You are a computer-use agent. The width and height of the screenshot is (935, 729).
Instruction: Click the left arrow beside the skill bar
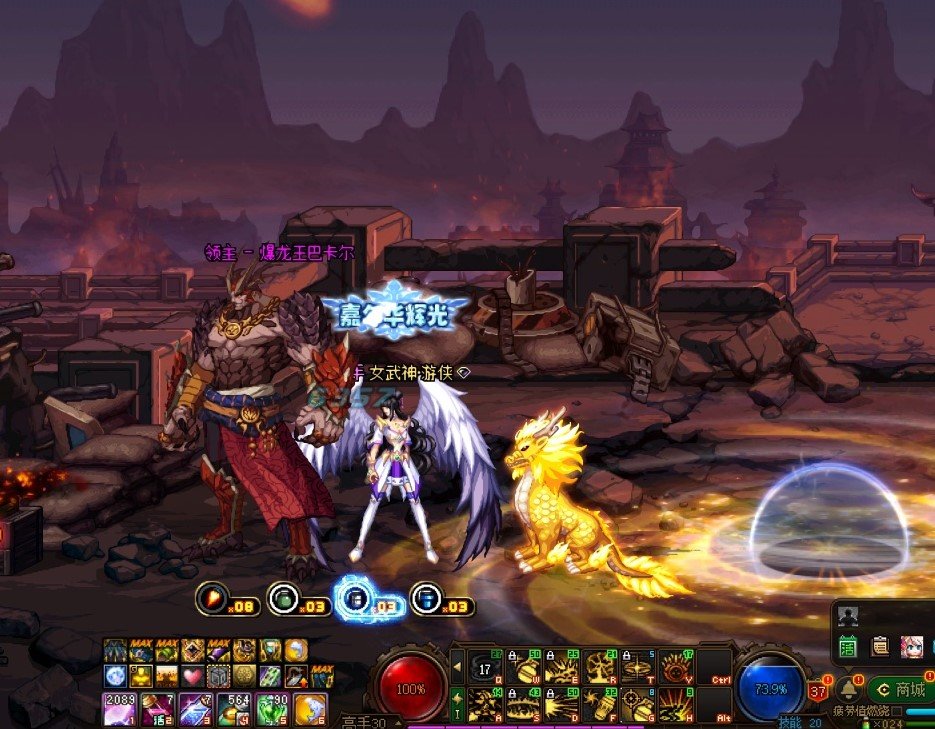tap(457, 664)
